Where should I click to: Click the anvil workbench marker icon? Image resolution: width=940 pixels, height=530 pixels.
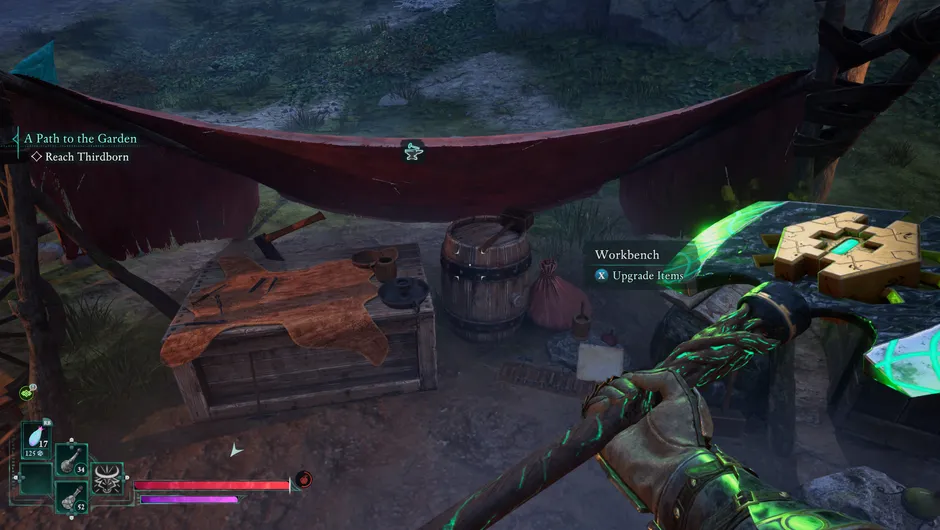pos(411,151)
